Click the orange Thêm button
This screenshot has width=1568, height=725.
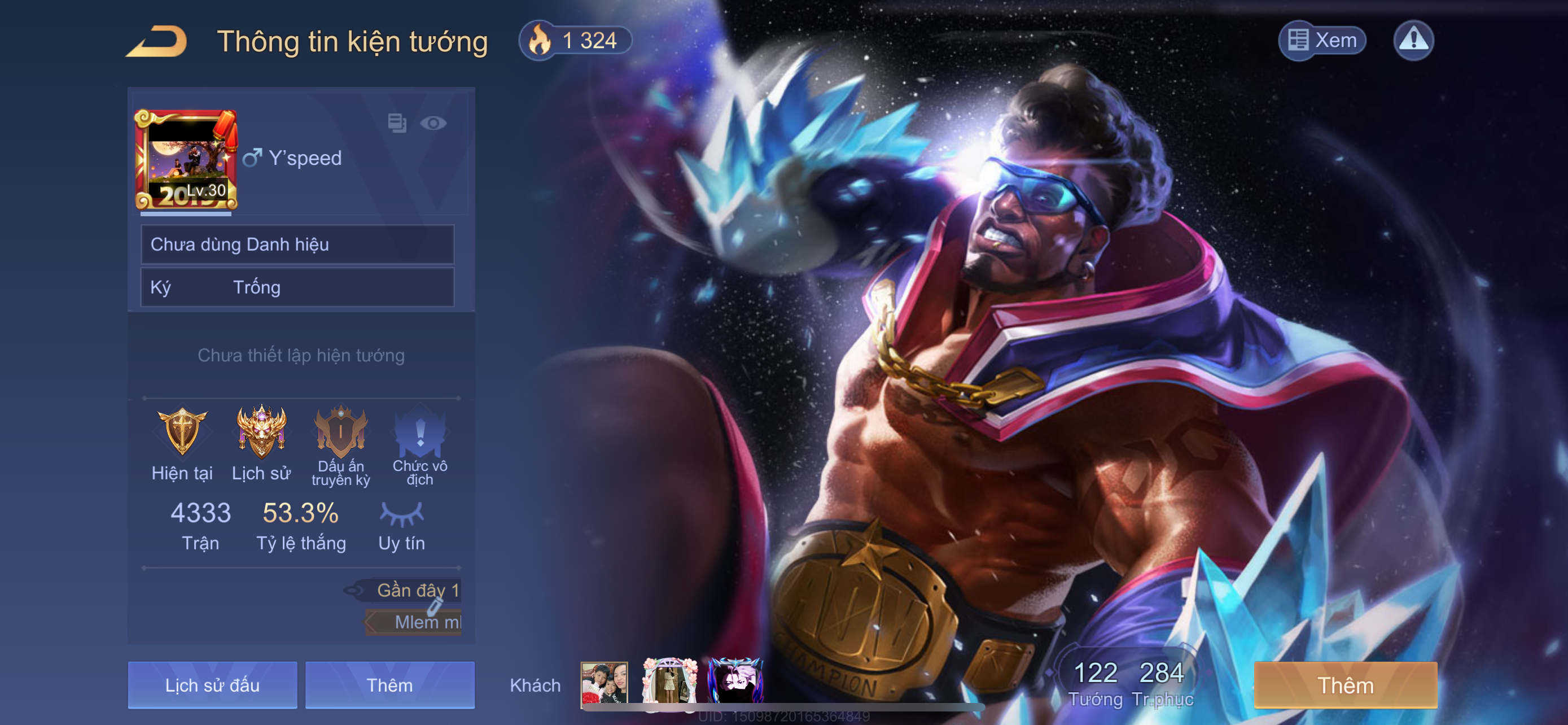click(1345, 685)
